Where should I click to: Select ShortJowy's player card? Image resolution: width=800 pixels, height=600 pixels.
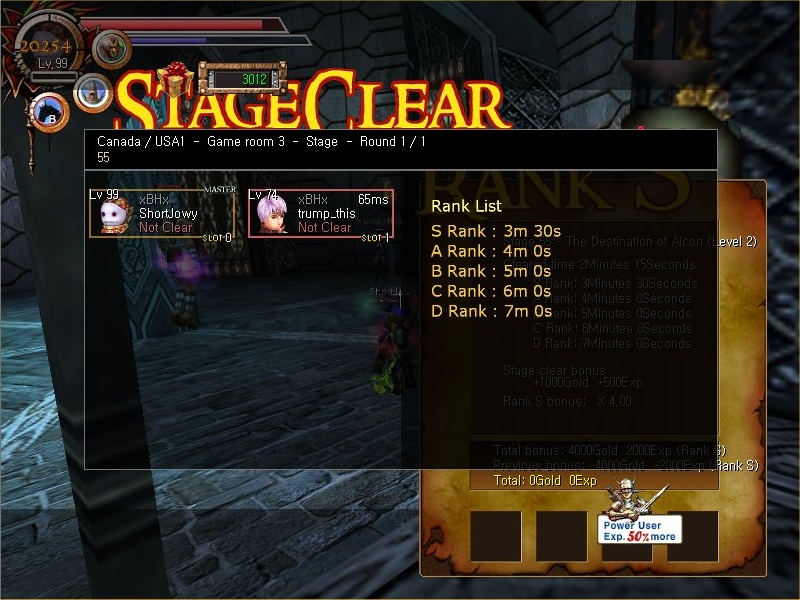(161, 213)
